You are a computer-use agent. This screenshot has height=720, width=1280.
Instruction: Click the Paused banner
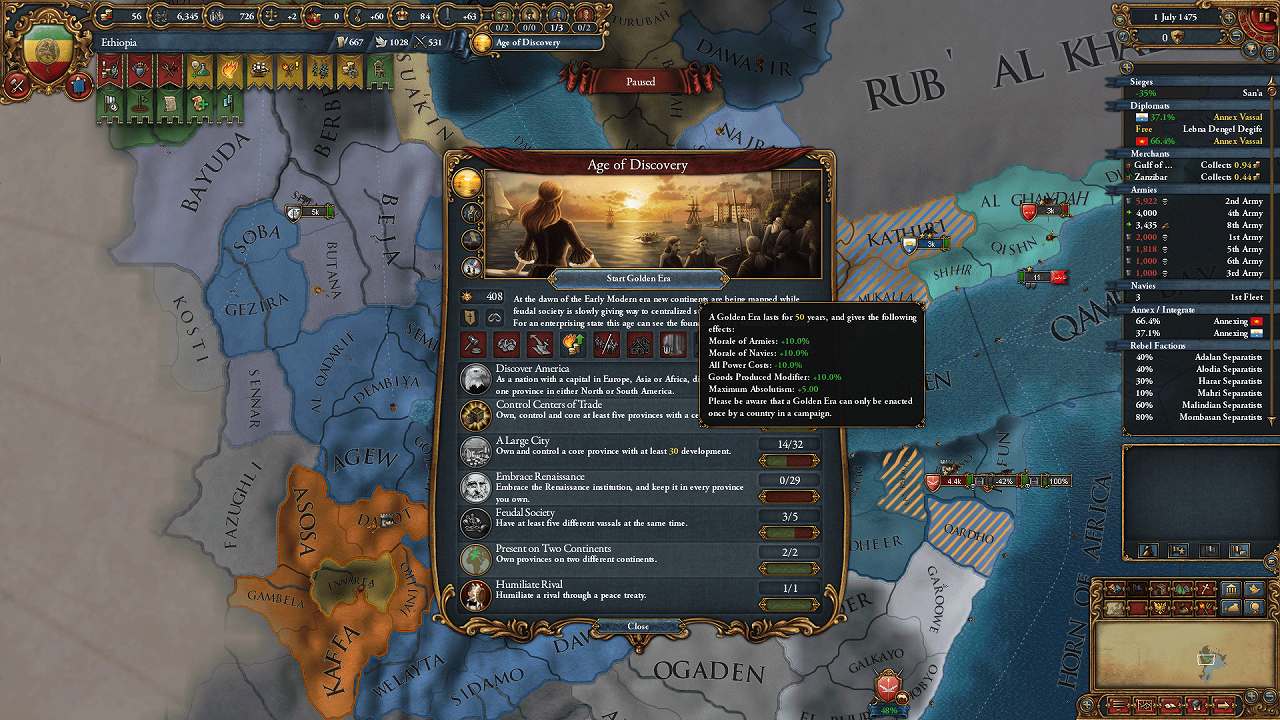tap(640, 81)
